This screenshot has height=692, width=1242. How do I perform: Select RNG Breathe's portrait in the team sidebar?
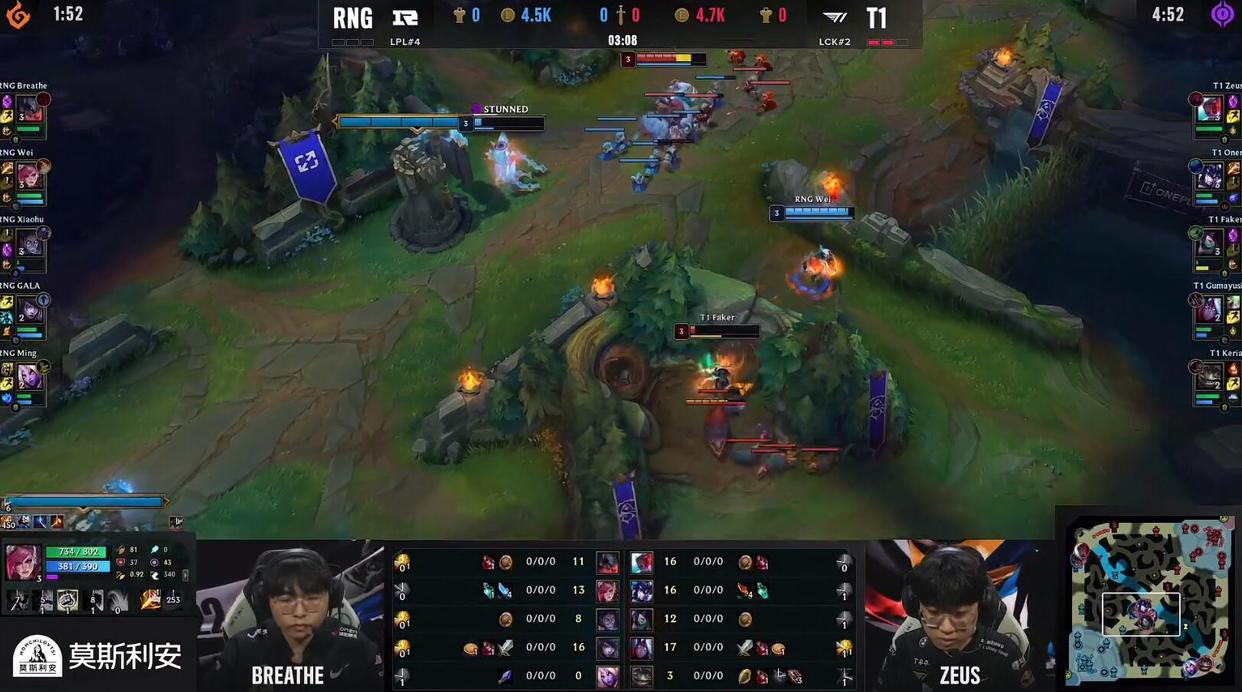[x=30, y=109]
